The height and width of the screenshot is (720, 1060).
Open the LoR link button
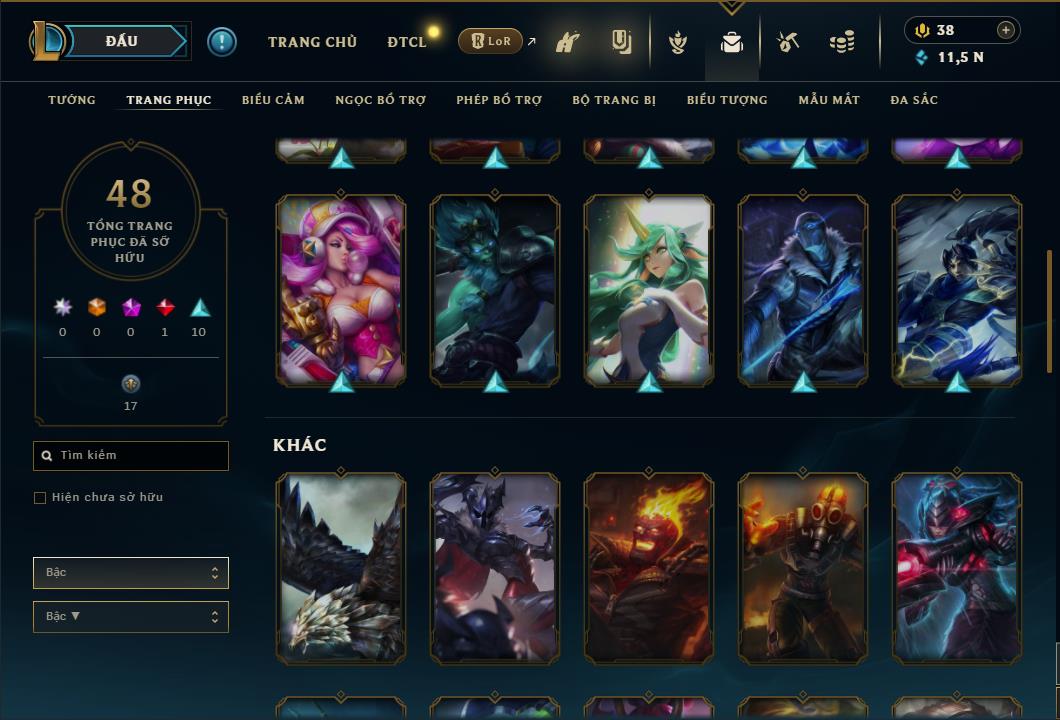tap(491, 41)
